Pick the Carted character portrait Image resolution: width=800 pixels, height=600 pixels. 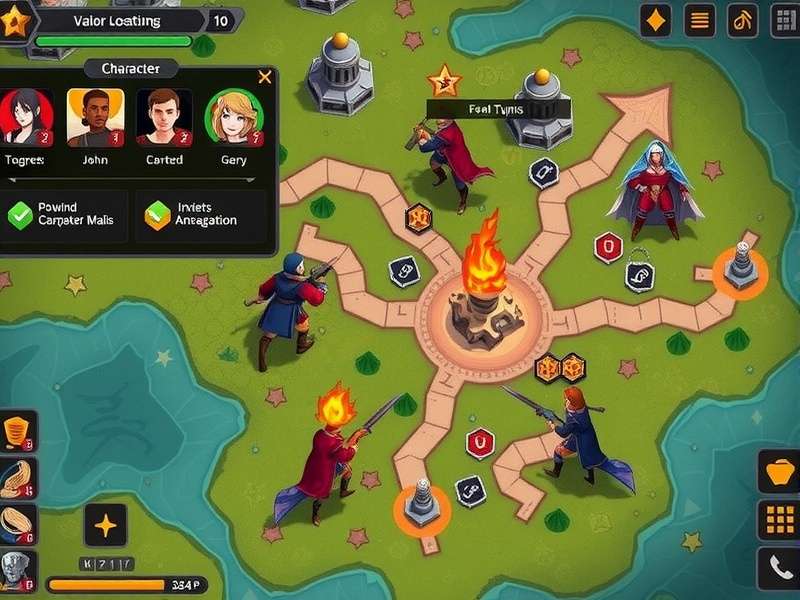(164, 116)
